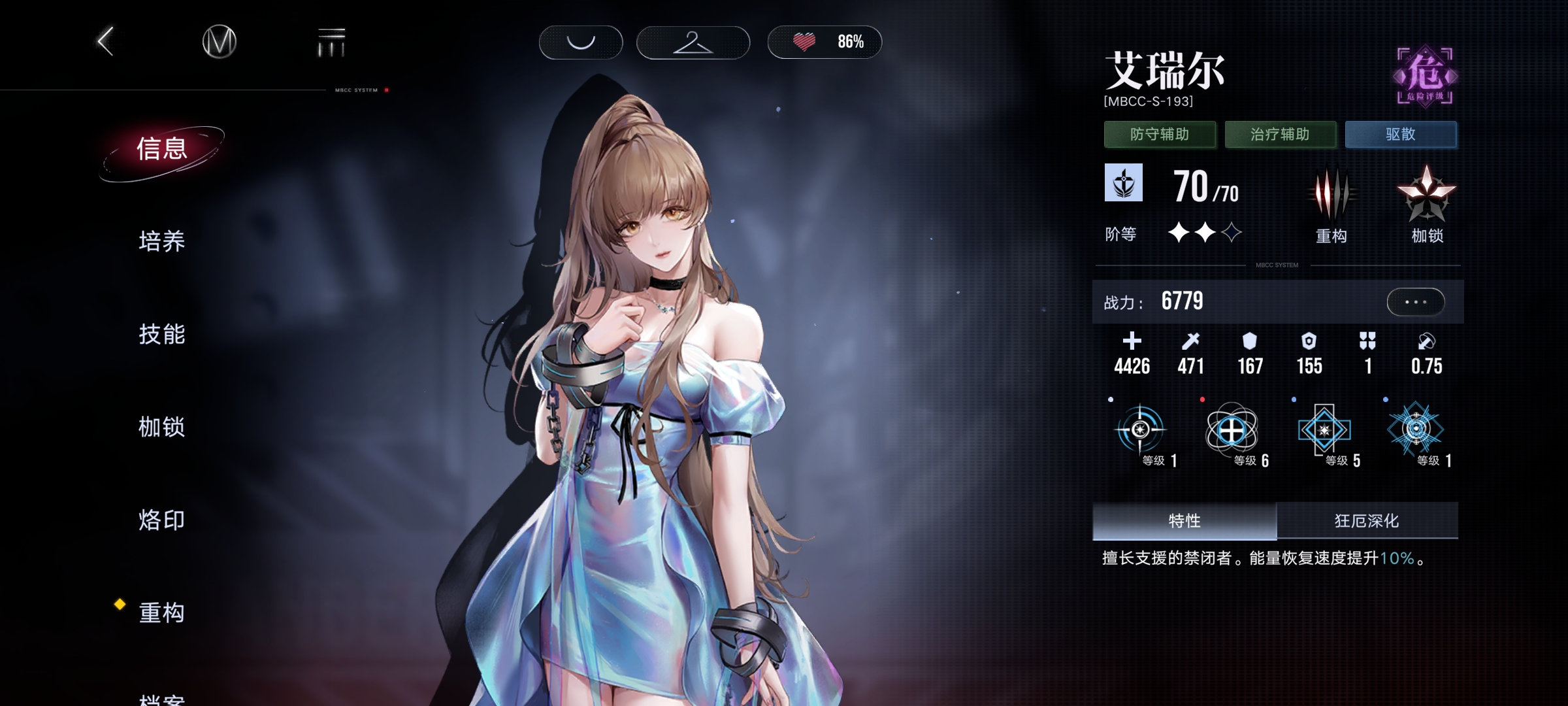Switch to the 狂厄深化 tab
The height and width of the screenshot is (706, 1568).
1367,521
